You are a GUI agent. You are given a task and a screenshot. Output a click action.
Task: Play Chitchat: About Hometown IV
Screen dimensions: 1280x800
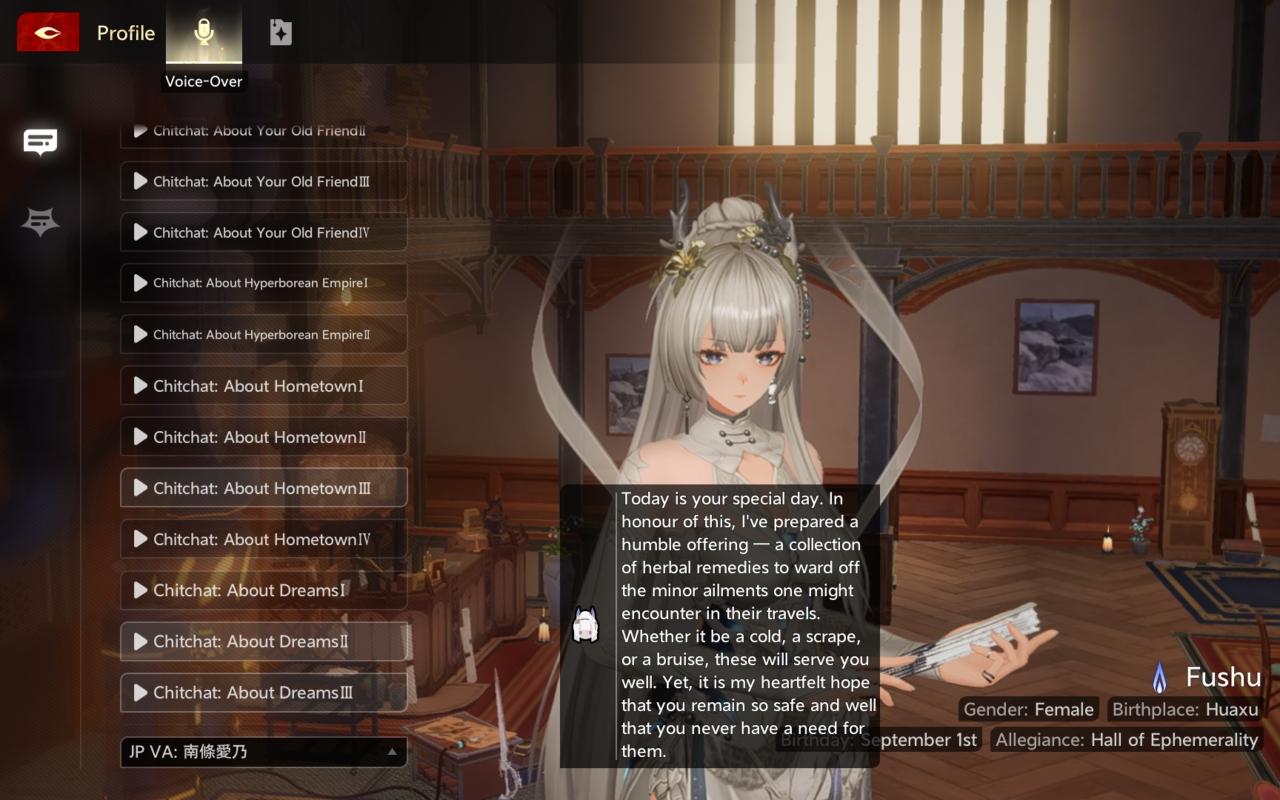pos(263,539)
